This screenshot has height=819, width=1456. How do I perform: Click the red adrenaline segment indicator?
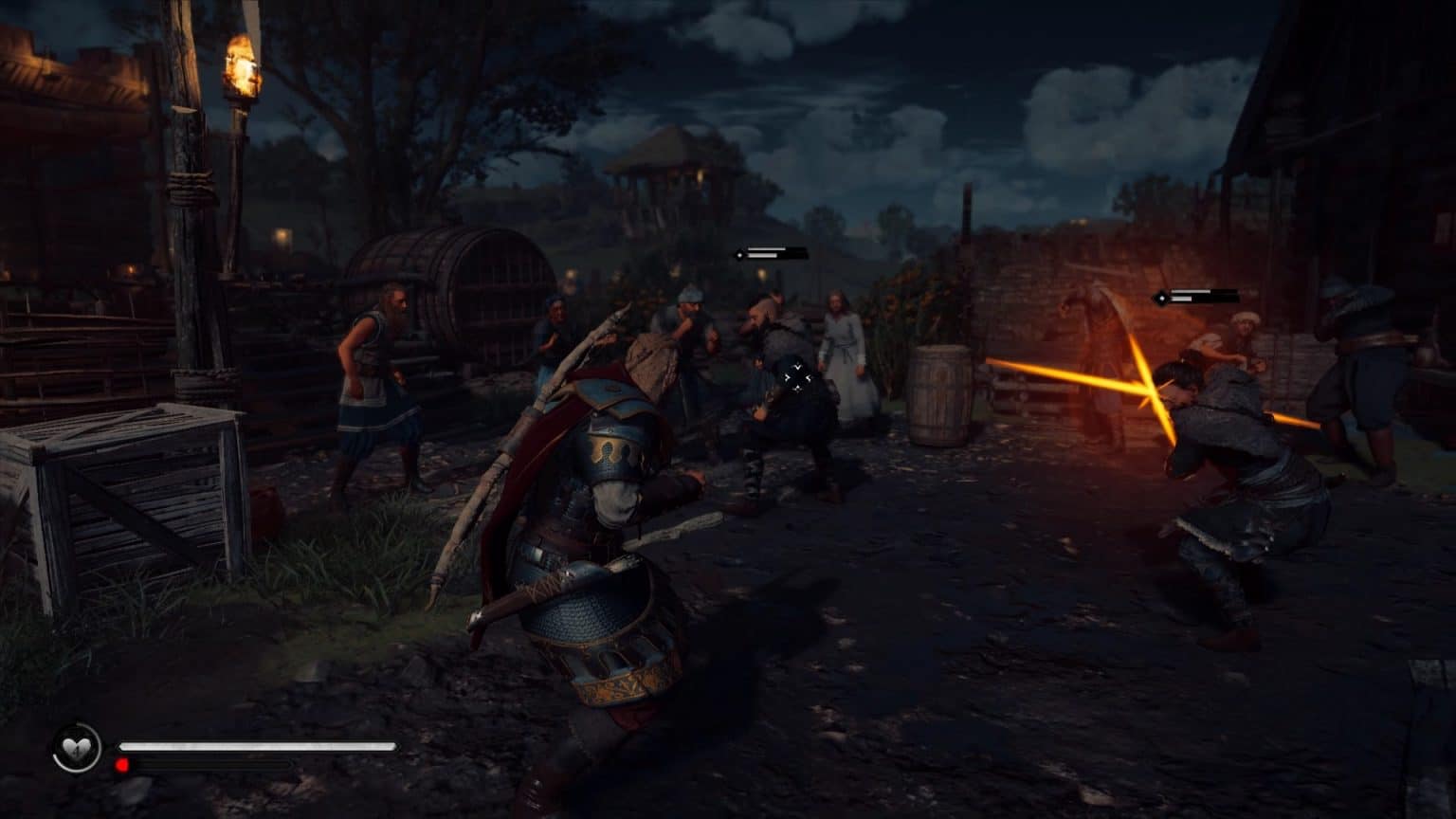[x=121, y=763]
